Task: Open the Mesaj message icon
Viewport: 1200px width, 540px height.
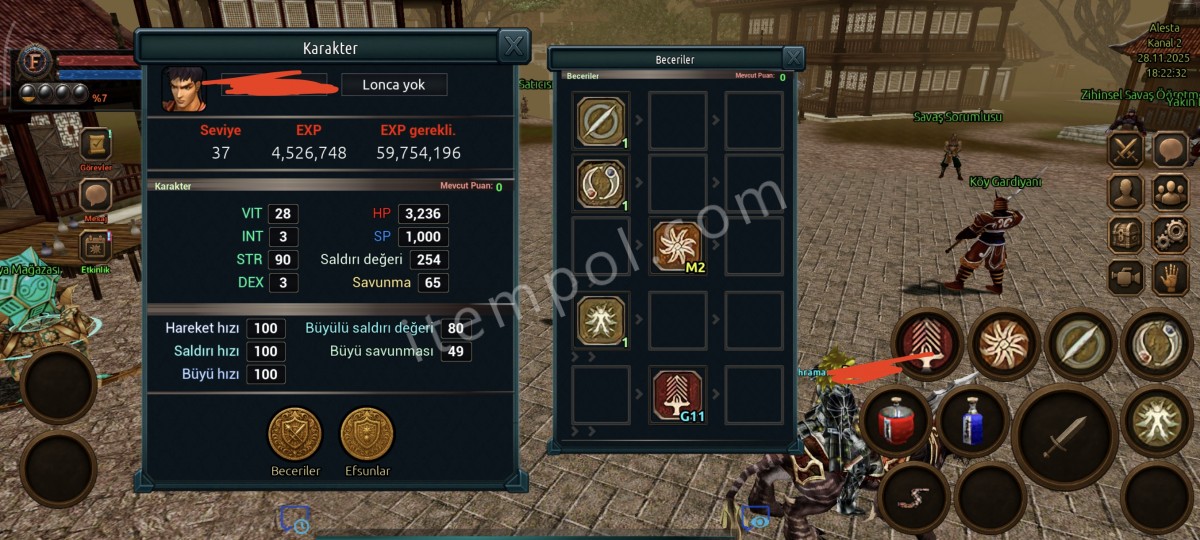Action: (x=96, y=196)
